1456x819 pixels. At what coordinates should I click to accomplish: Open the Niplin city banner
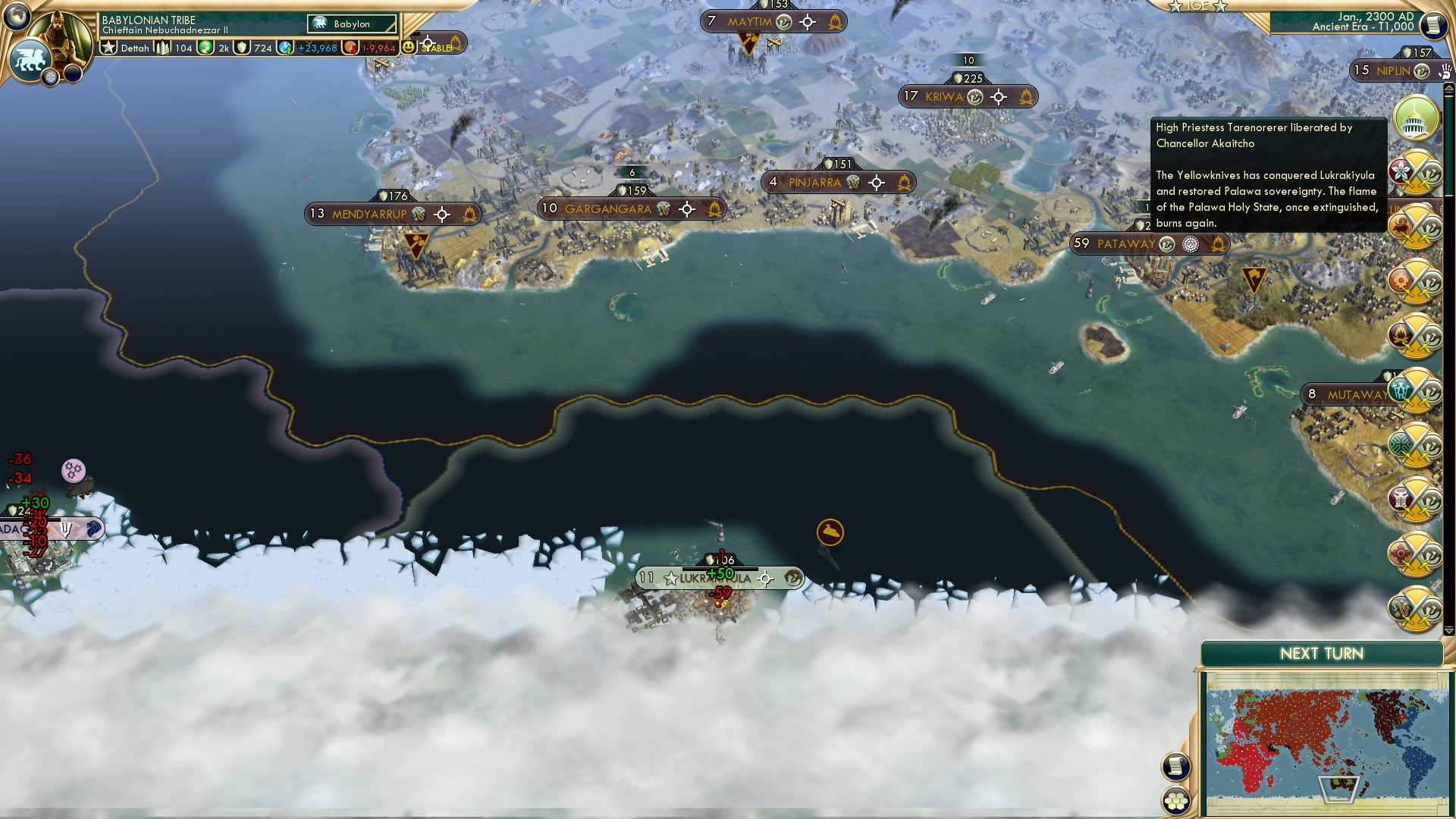(x=1392, y=71)
